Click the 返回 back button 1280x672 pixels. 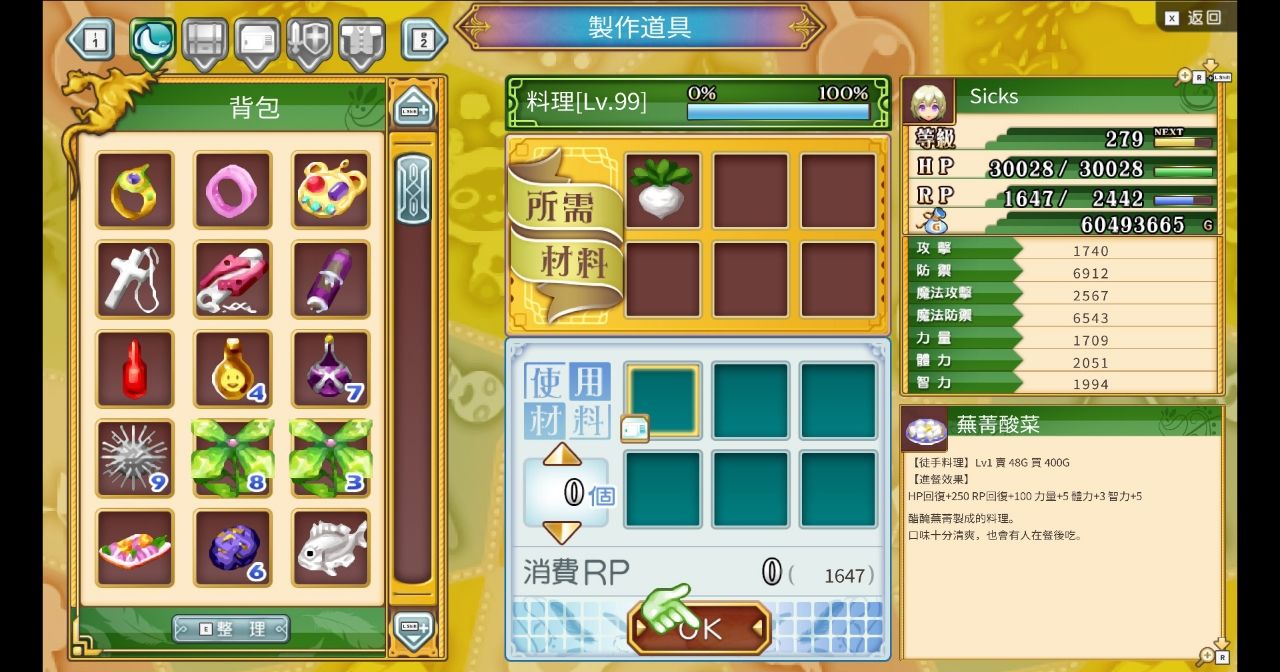click(x=1195, y=17)
